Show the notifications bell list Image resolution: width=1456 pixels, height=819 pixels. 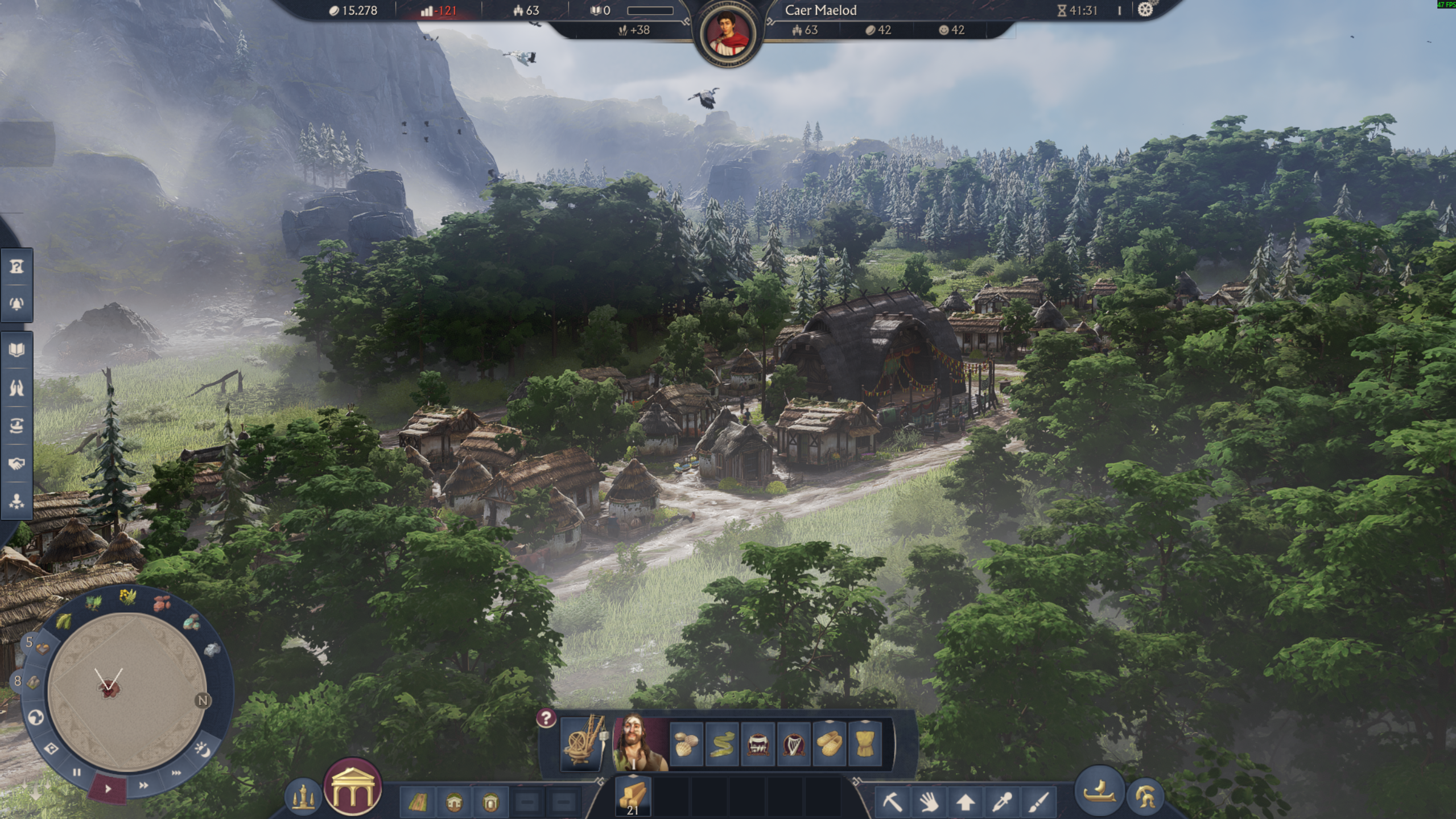coord(17,303)
